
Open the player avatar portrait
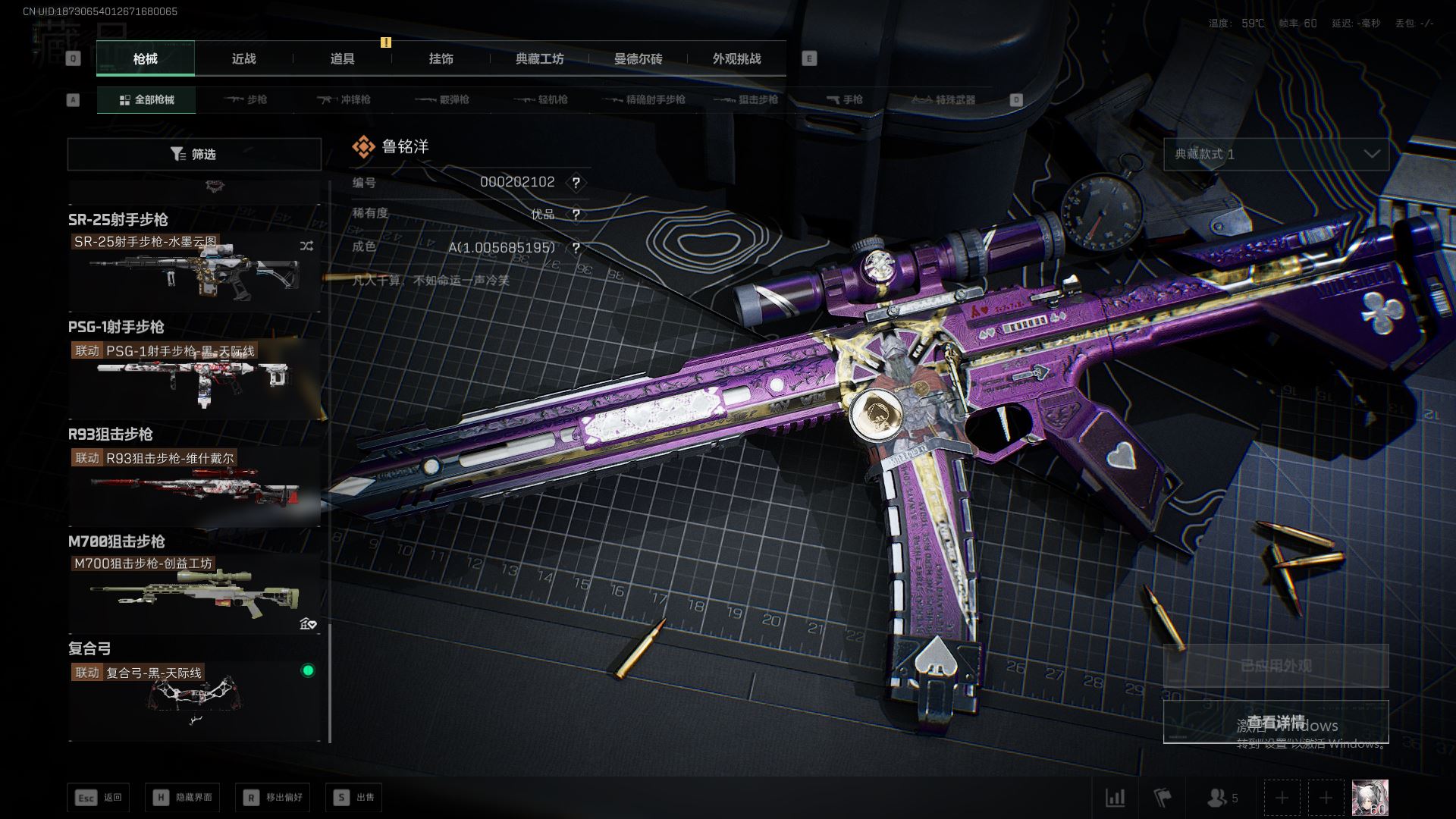(1370, 797)
